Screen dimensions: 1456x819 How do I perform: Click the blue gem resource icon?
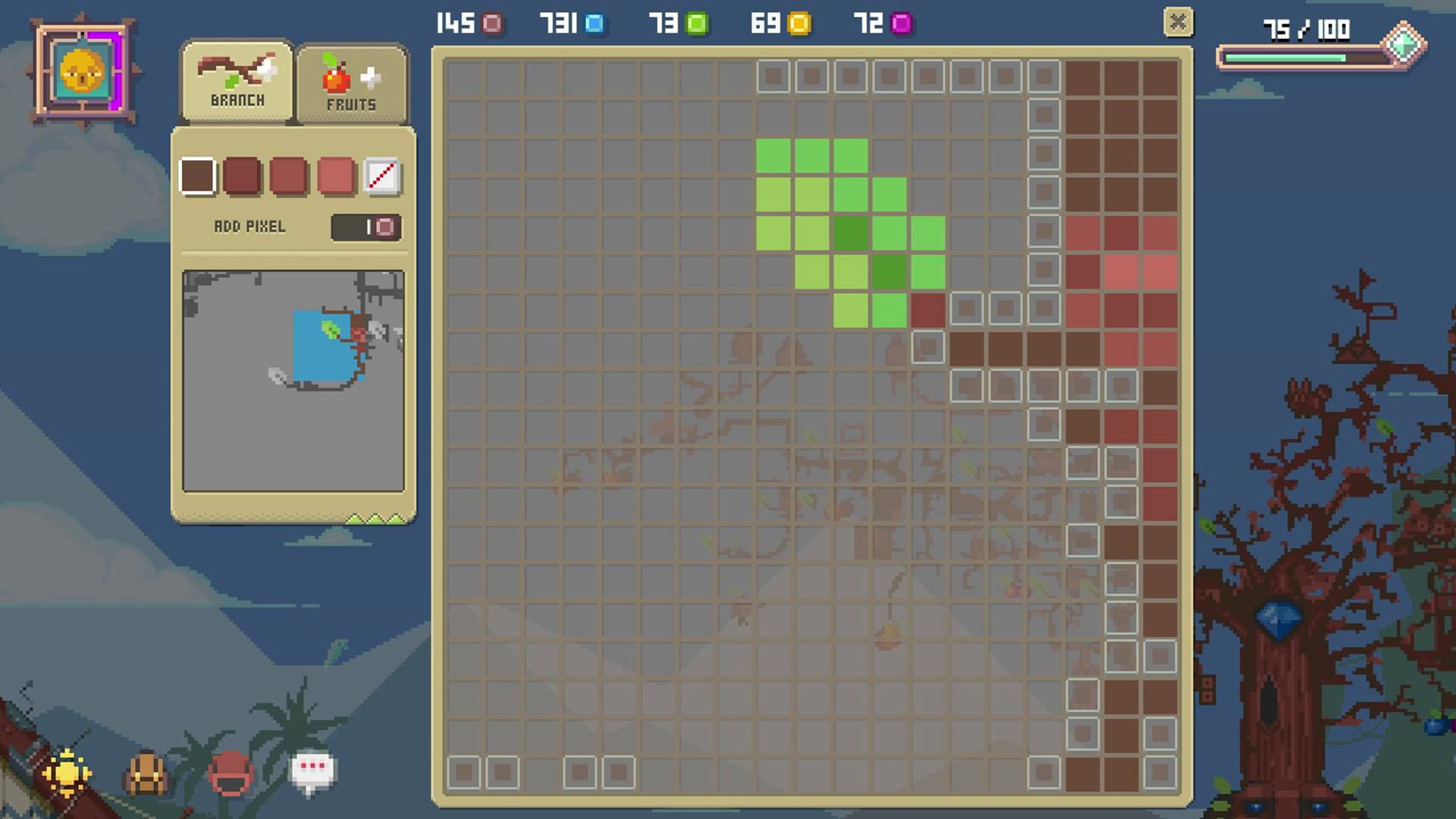[x=596, y=24]
